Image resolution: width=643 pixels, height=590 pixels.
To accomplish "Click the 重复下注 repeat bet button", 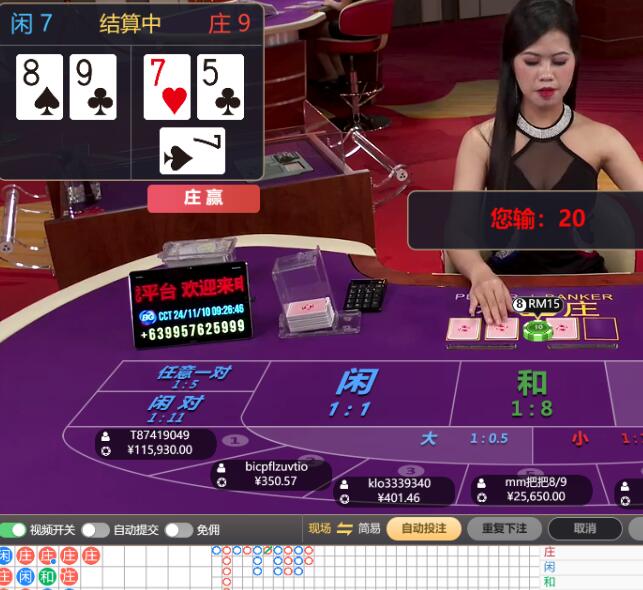I will [505, 529].
